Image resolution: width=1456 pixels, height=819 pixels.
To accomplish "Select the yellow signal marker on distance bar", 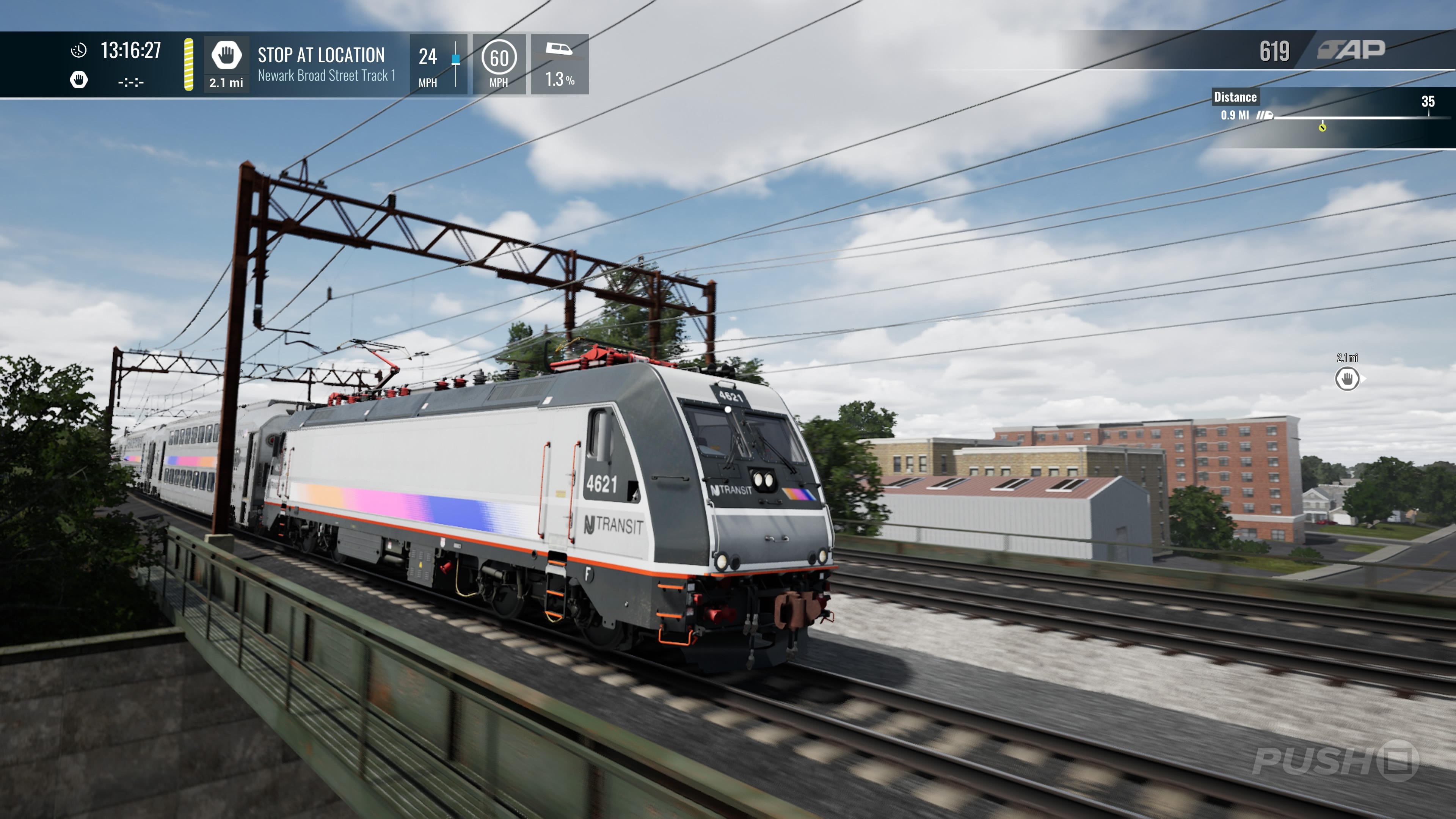I will (1322, 127).
